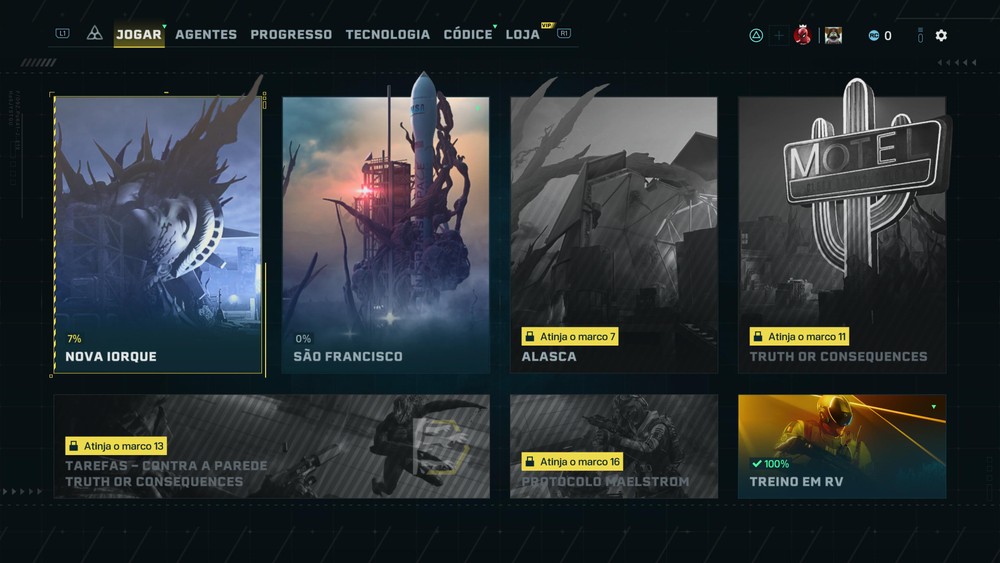Screen dimensions: 1000x563
Task: Click the triangular logo icon beside Jogar
Action: click(95, 33)
